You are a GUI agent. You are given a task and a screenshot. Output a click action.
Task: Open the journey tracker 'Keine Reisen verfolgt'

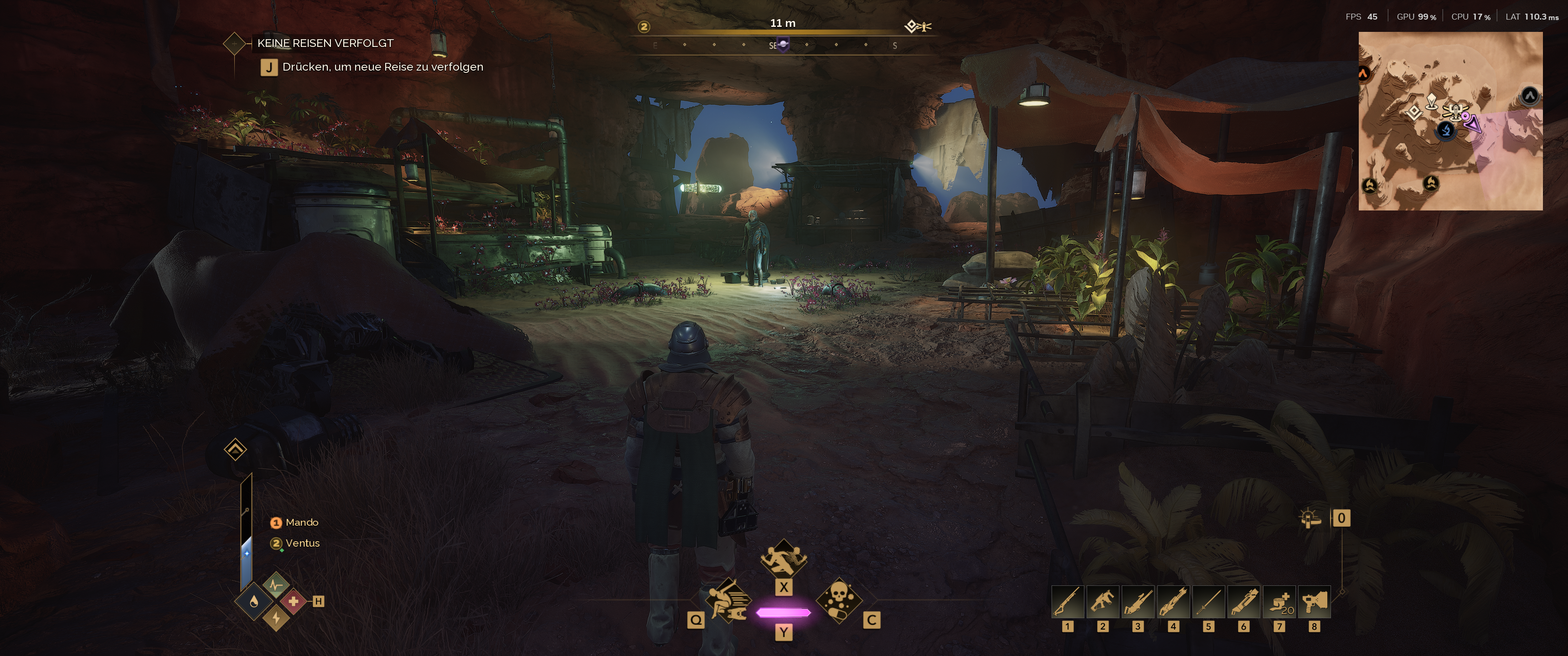click(x=325, y=43)
